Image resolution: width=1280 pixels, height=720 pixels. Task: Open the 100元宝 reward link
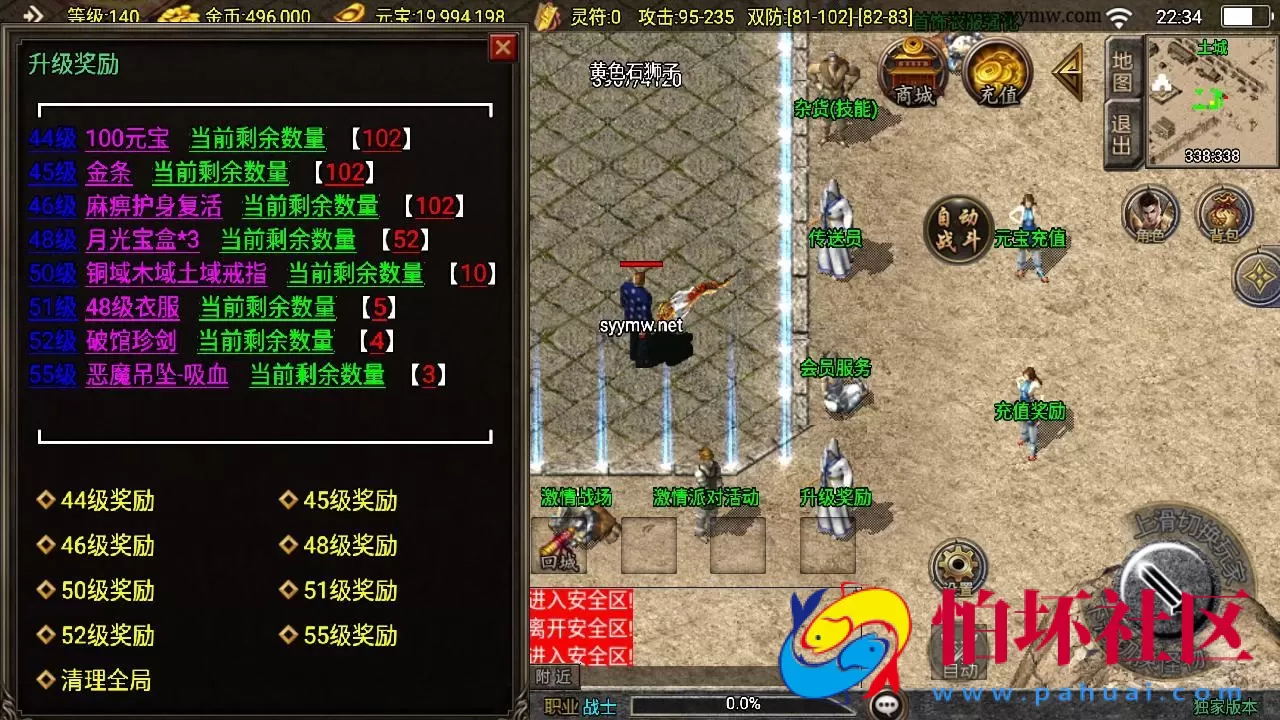pos(128,139)
